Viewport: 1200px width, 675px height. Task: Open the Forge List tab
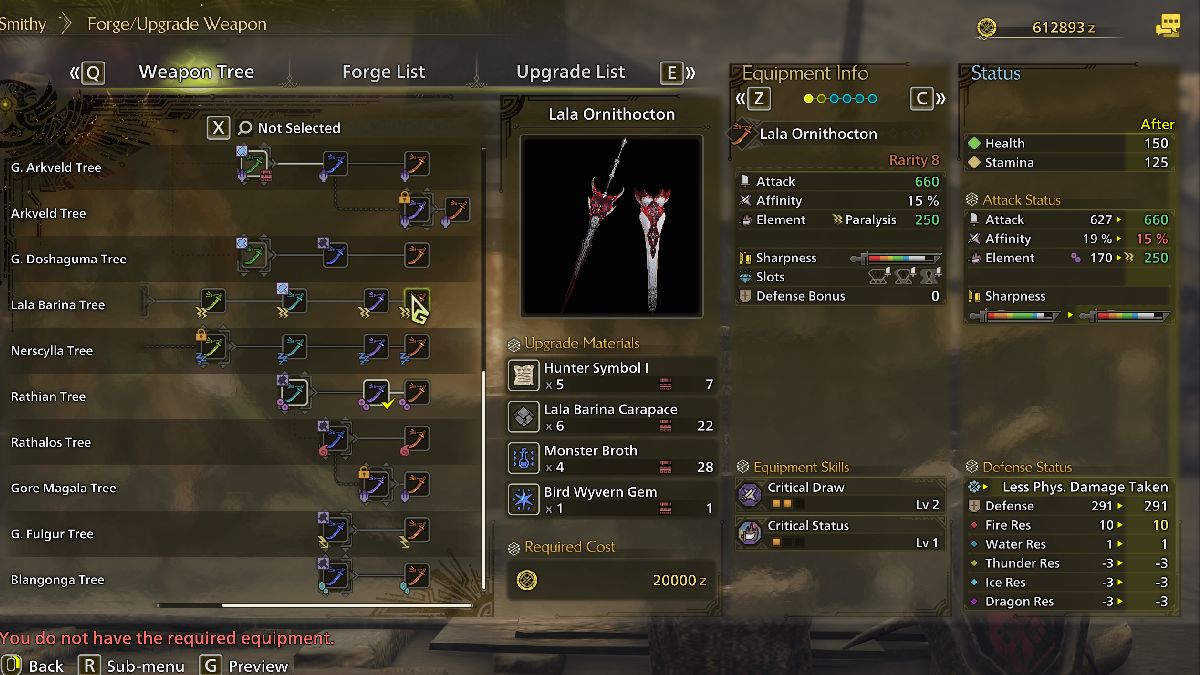383,72
